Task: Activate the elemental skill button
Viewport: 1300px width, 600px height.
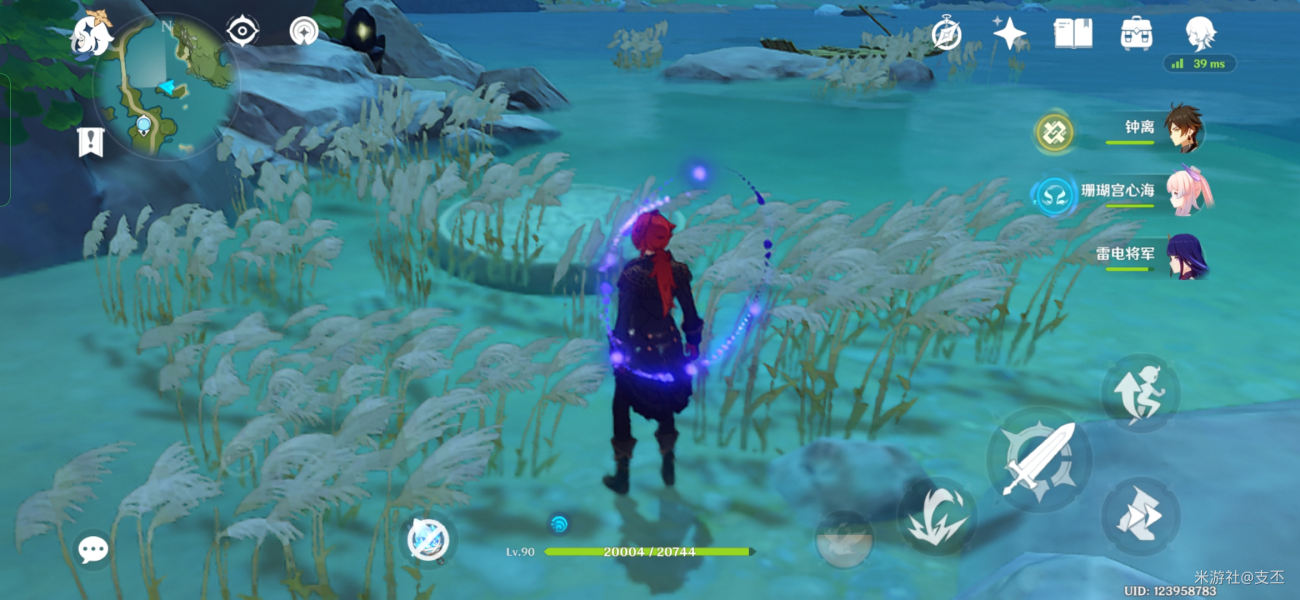Action: click(x=936, y=516)
